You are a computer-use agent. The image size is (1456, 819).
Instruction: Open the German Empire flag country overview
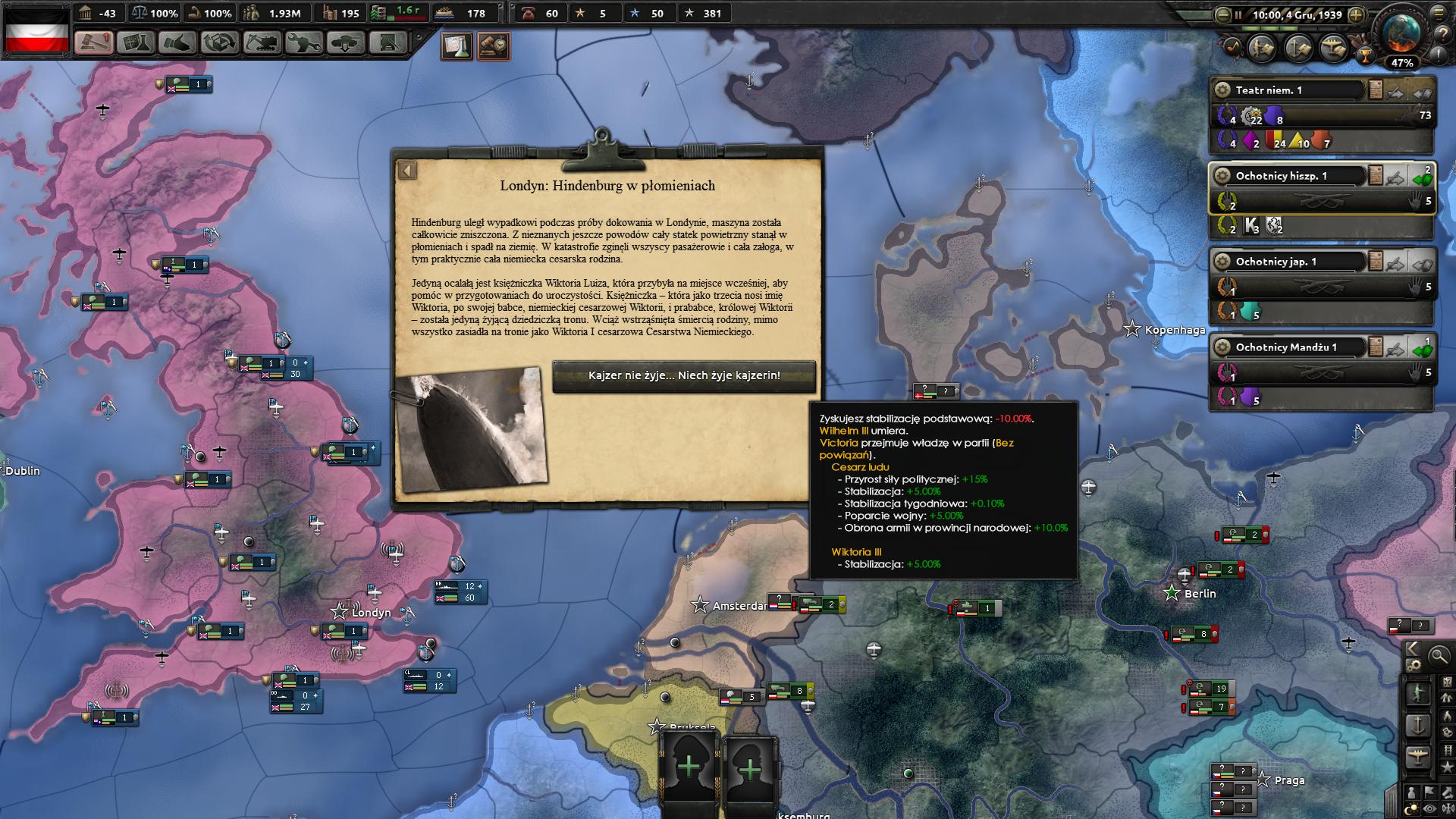(37, 30)
